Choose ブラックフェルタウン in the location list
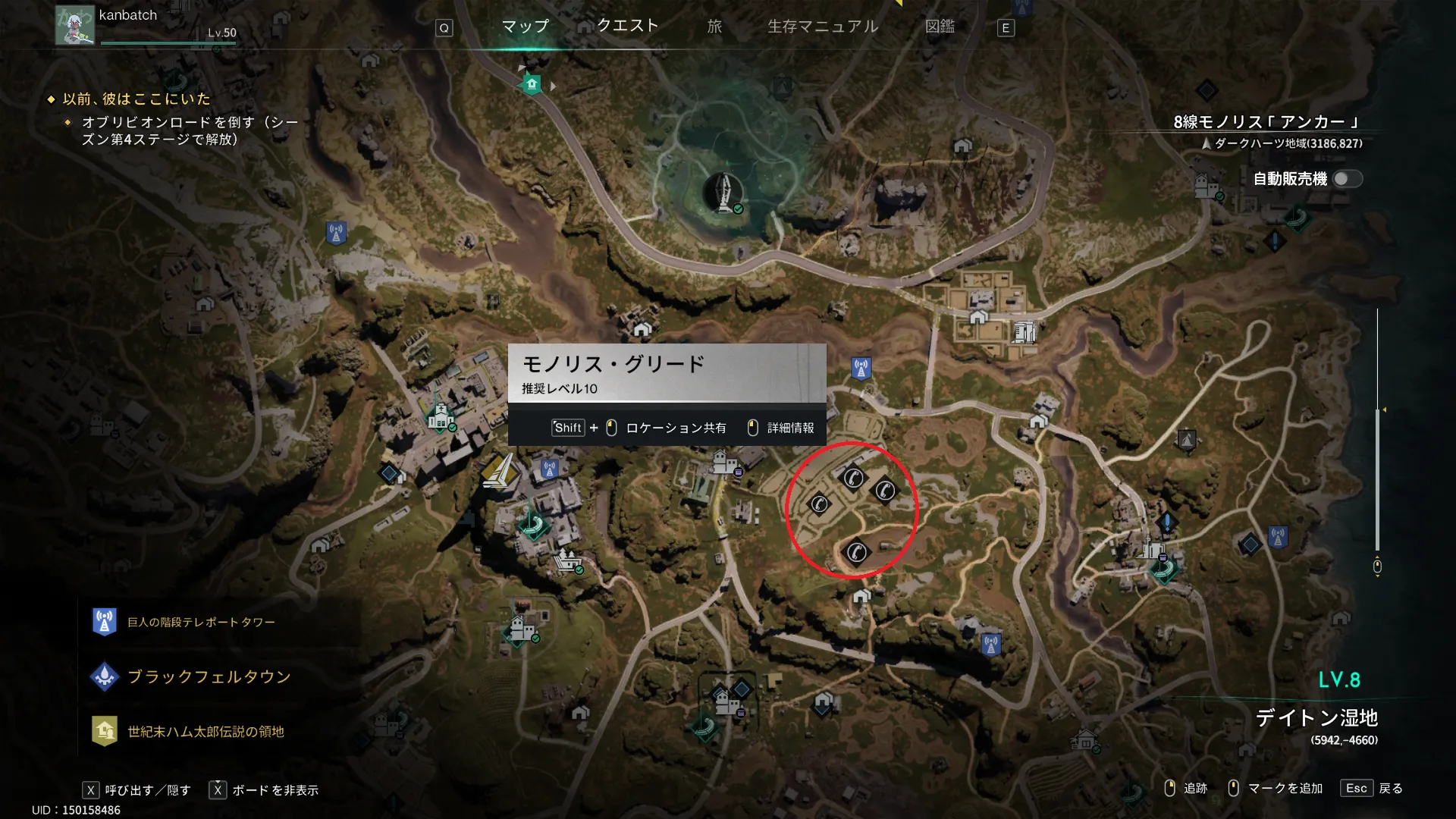The image size is (1456, 819). 209,676
